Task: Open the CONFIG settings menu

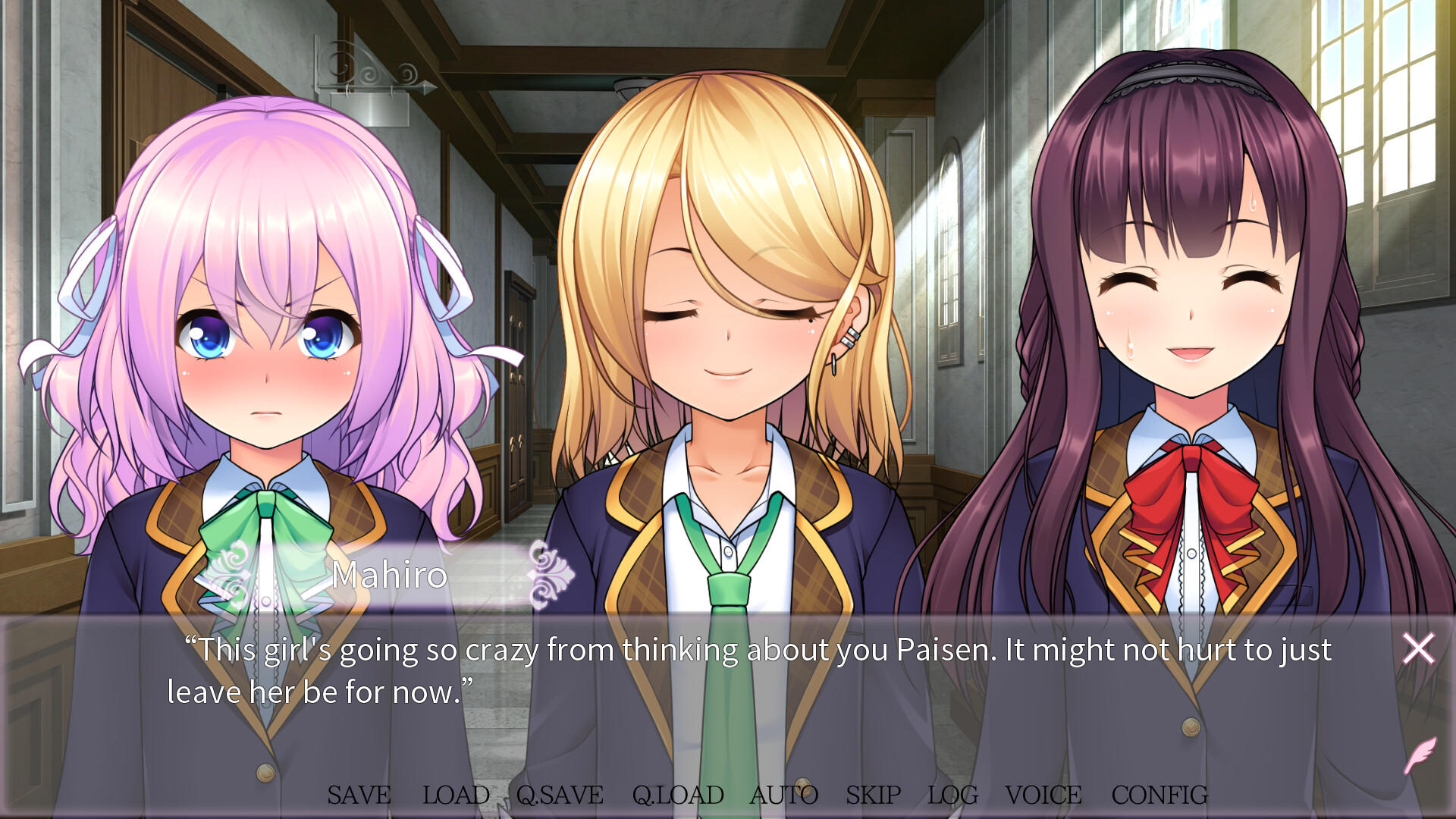Action: [x=1159, y=795]
